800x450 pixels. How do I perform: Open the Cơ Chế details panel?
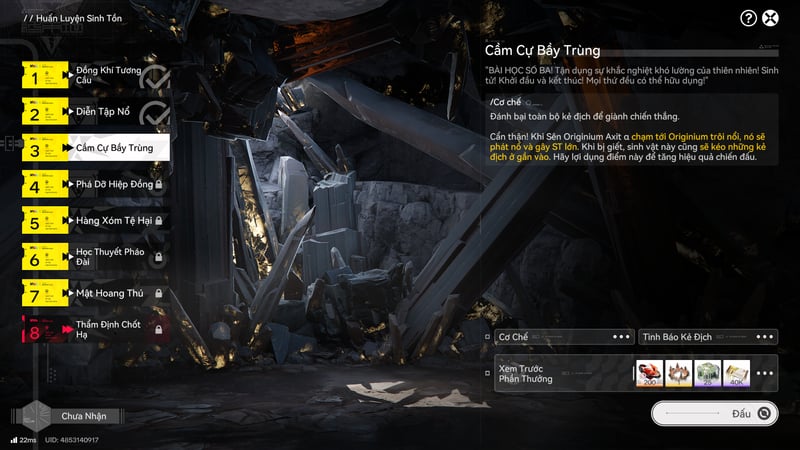pyautogui.click(x=564, y=337)
